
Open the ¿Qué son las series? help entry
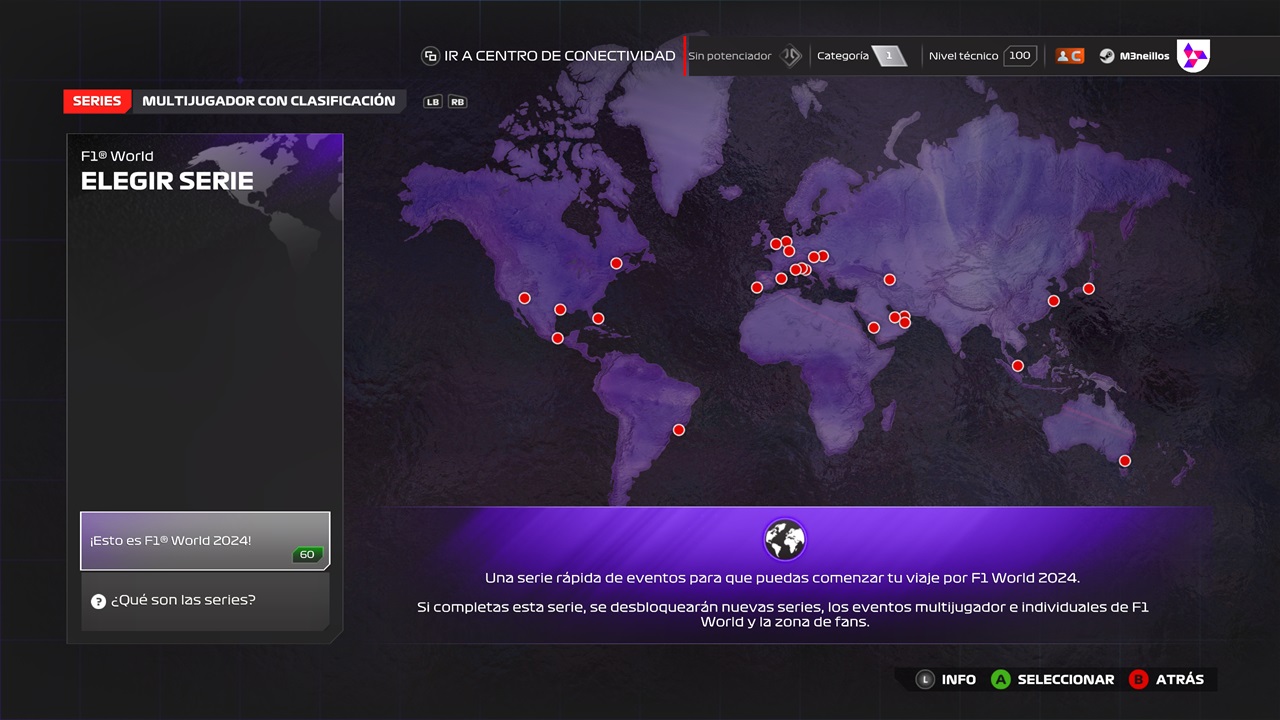205,601
